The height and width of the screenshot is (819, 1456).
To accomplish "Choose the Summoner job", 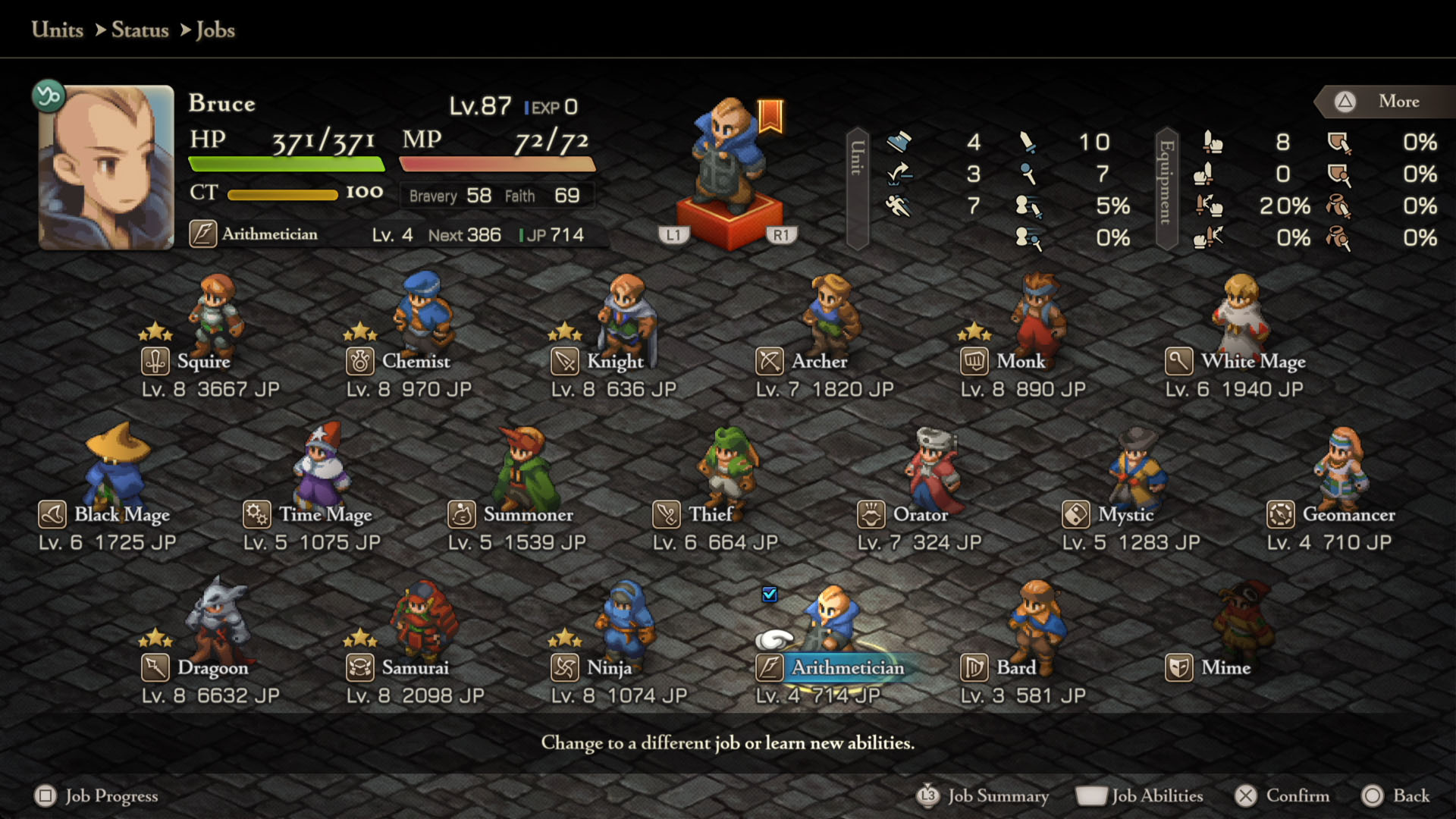I will click(x=528, y=515).
